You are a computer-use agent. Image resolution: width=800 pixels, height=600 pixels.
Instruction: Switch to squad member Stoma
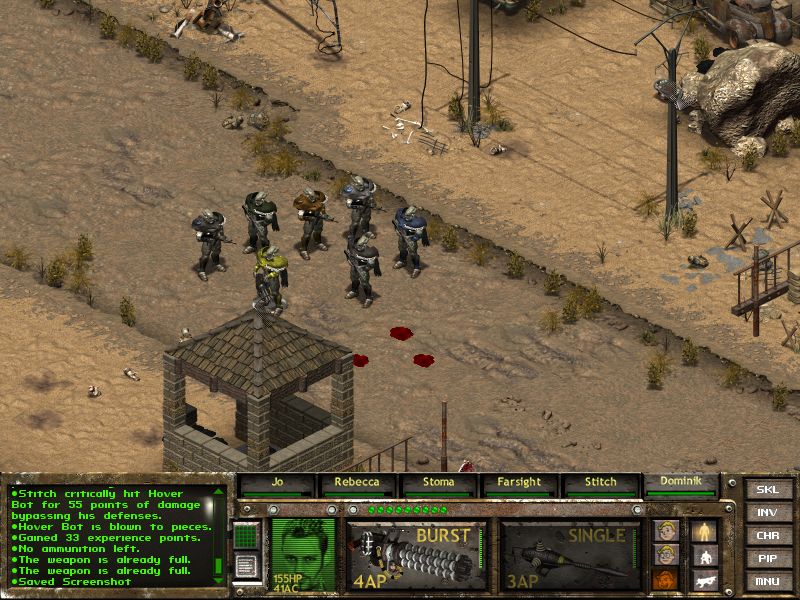(439, 484)
